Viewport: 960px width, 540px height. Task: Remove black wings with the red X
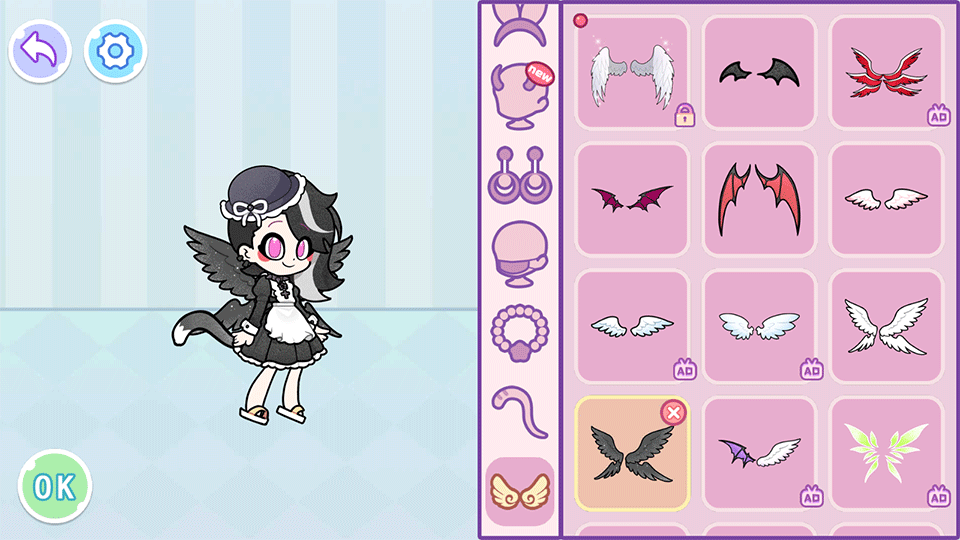click(x=674, y=413)
